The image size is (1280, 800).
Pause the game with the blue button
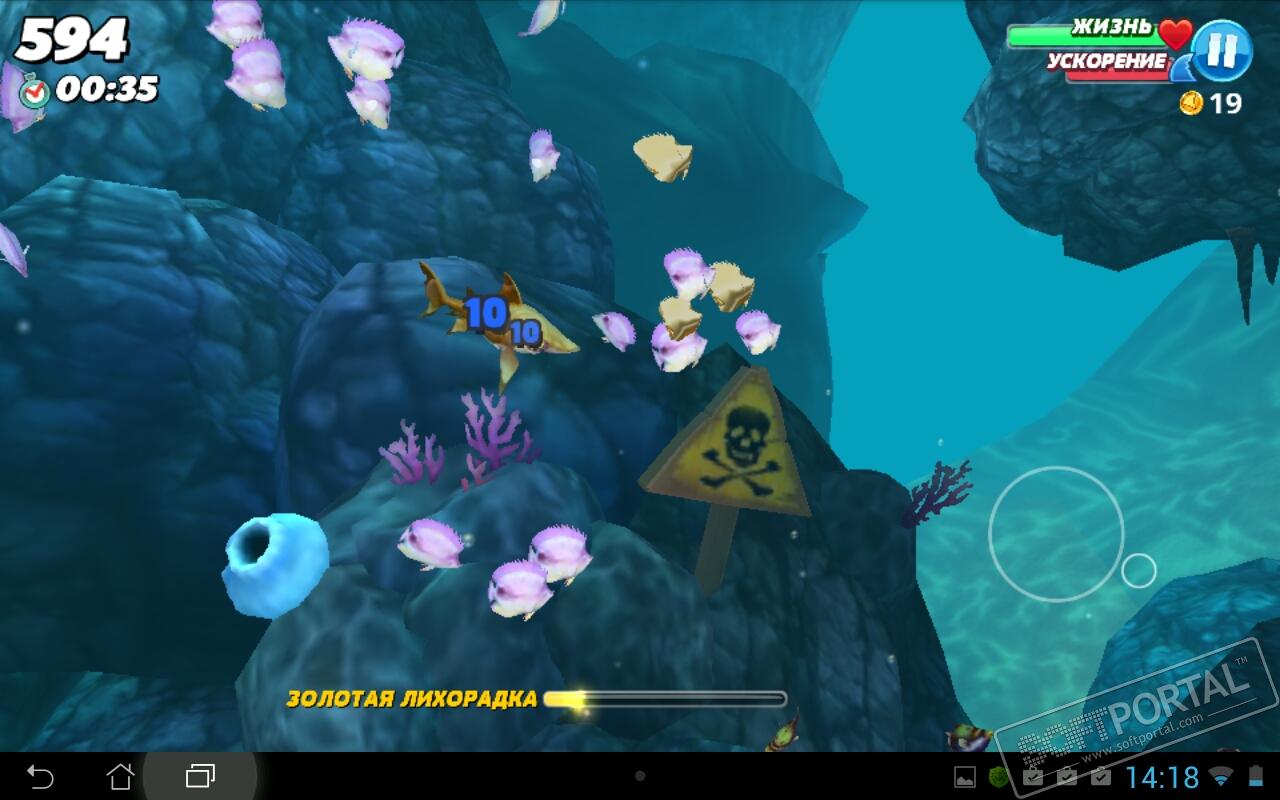[x=1222, y=50]
